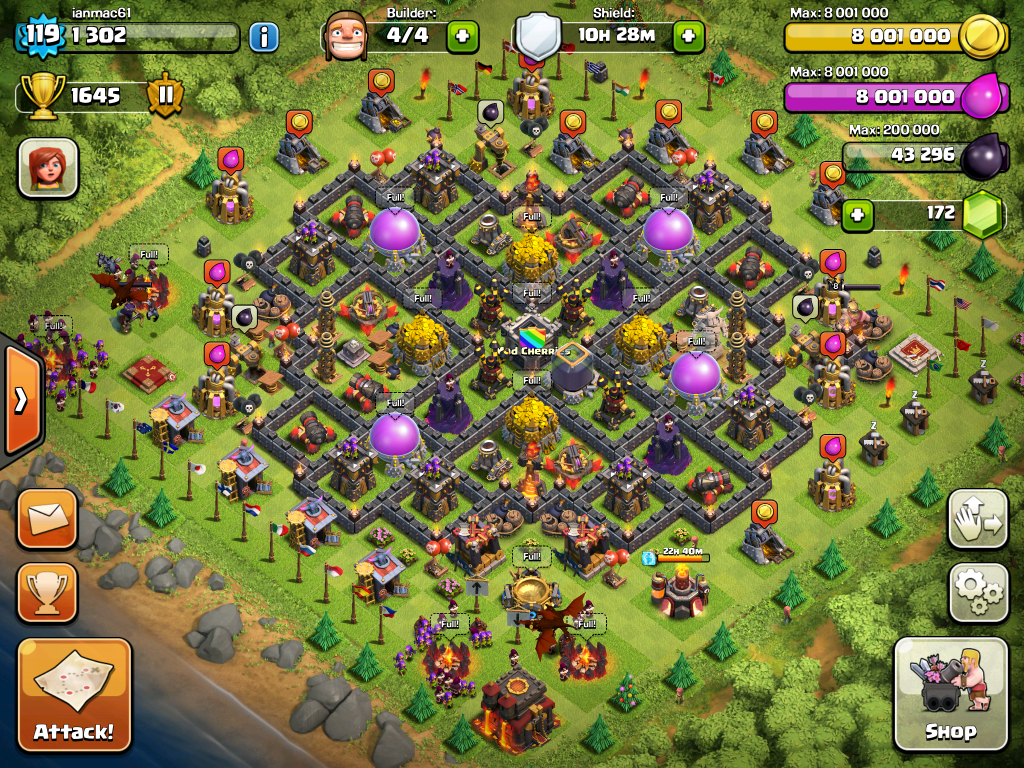
Task: Extend the shield with the green plus
Action: click(x=689, y=38)
